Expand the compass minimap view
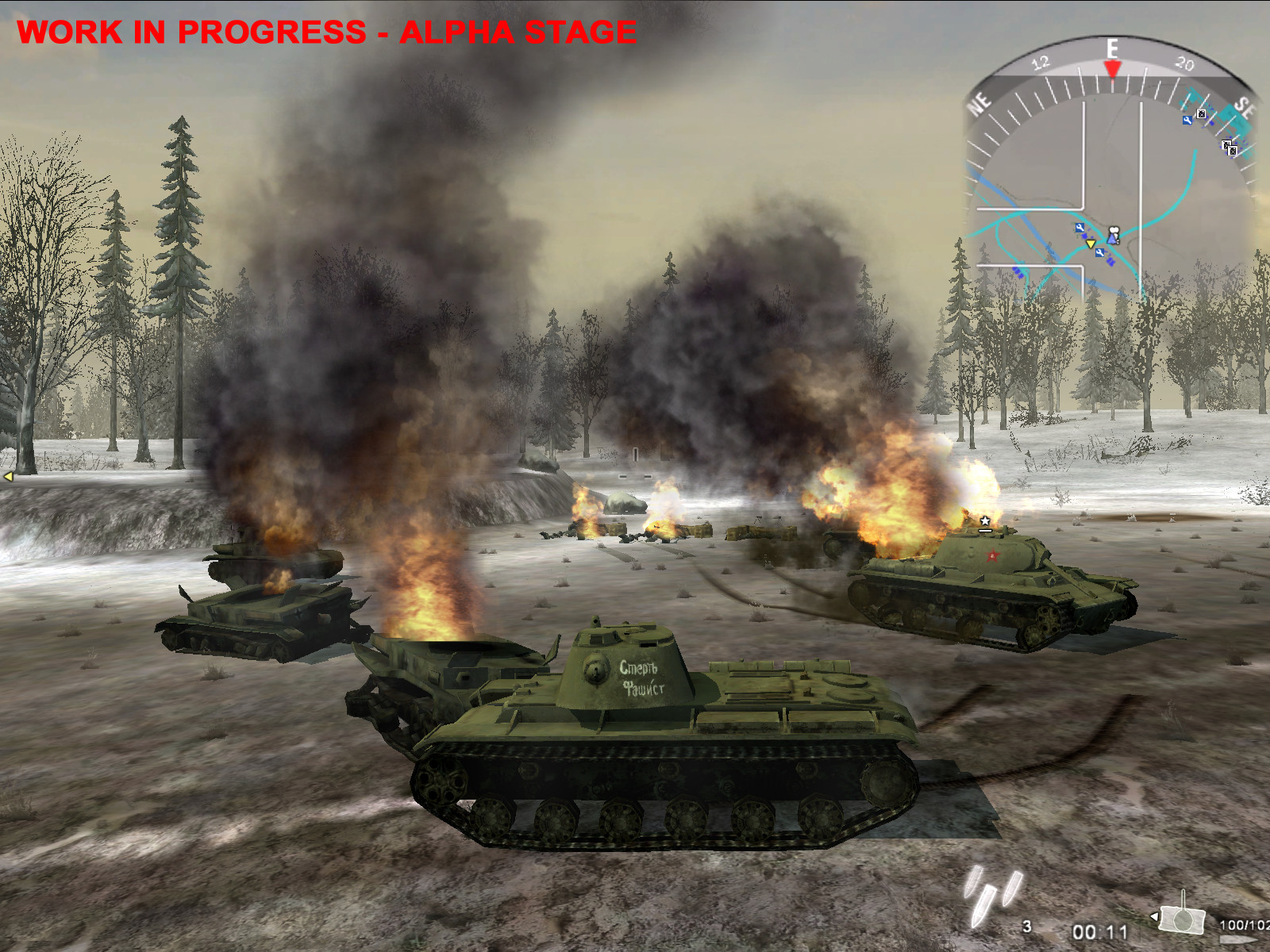 click(1111, 182)
